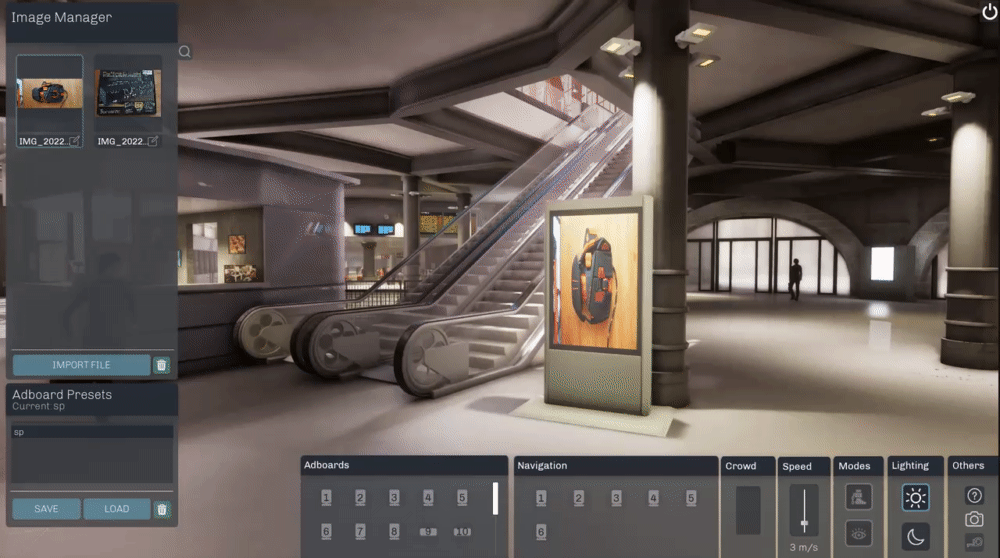Image resolution: width=1000 pixels, height=558 pixels.
Task: Open the Image Manager search magnifier
Action: point(184,52)
